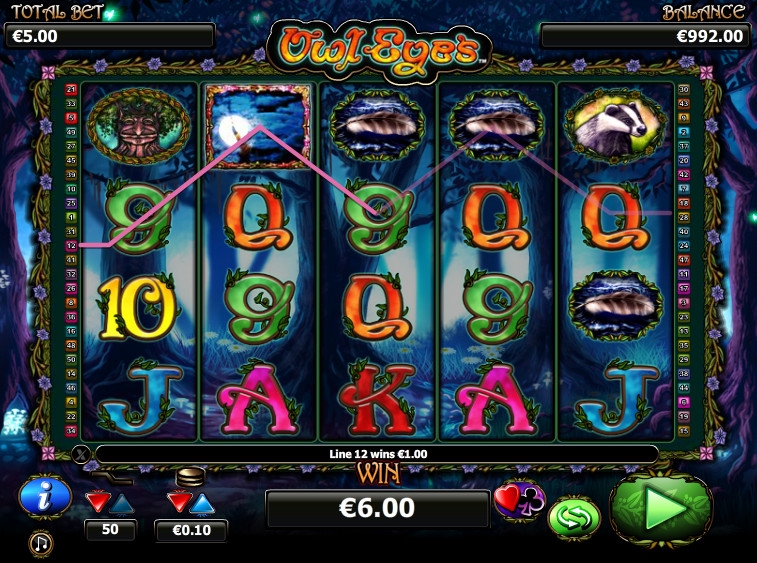The width and height of the screenshot is (757, 563).
Task: Decrease paylines with the red down arrow
Action: click(97, 501)
